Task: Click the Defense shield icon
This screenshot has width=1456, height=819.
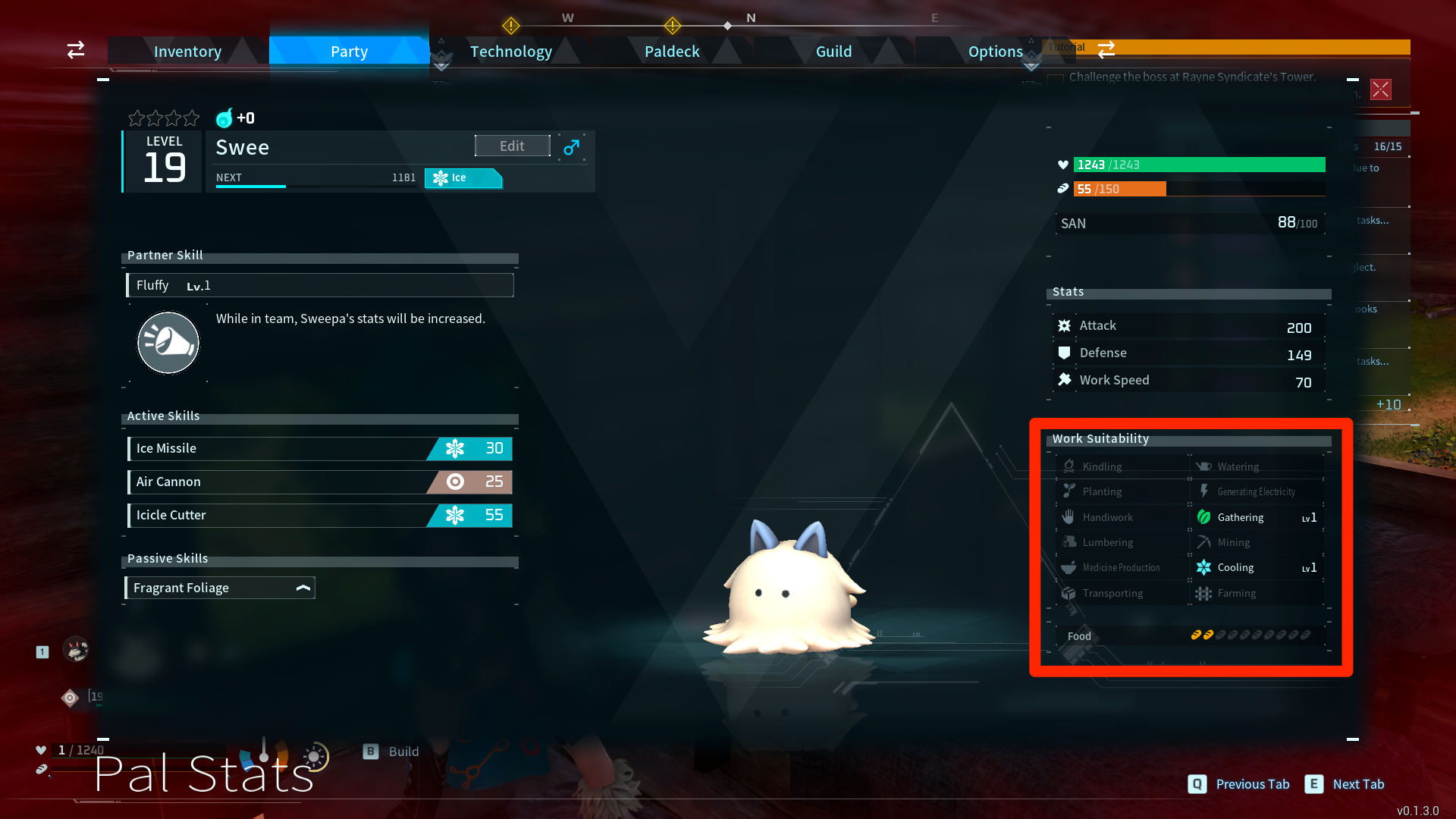Action: coord(1064,352)
